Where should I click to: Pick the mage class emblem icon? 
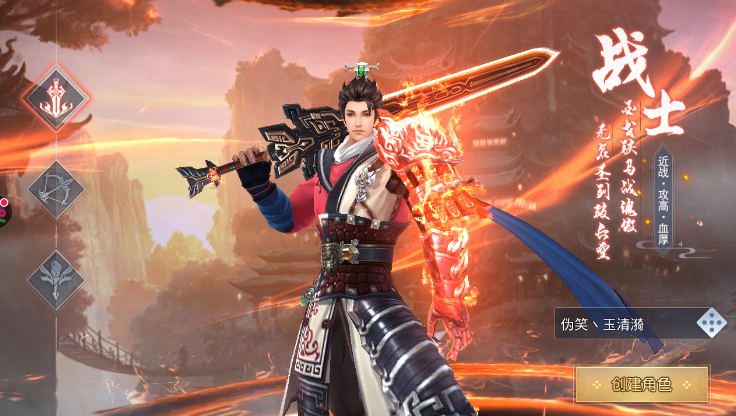pyautogui.click(x=56, y=276)
